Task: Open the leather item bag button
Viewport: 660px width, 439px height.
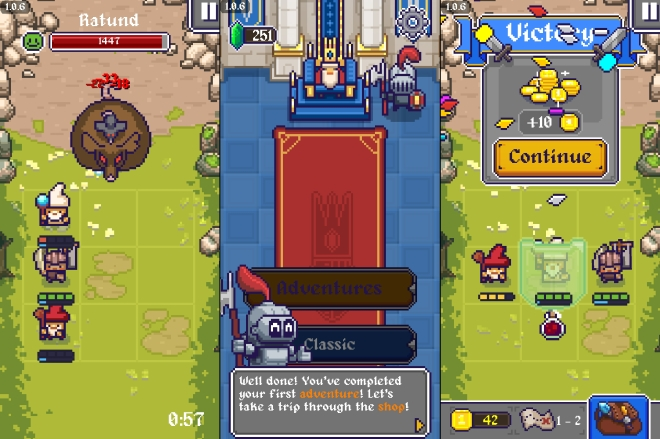Action: pos(618,419)
